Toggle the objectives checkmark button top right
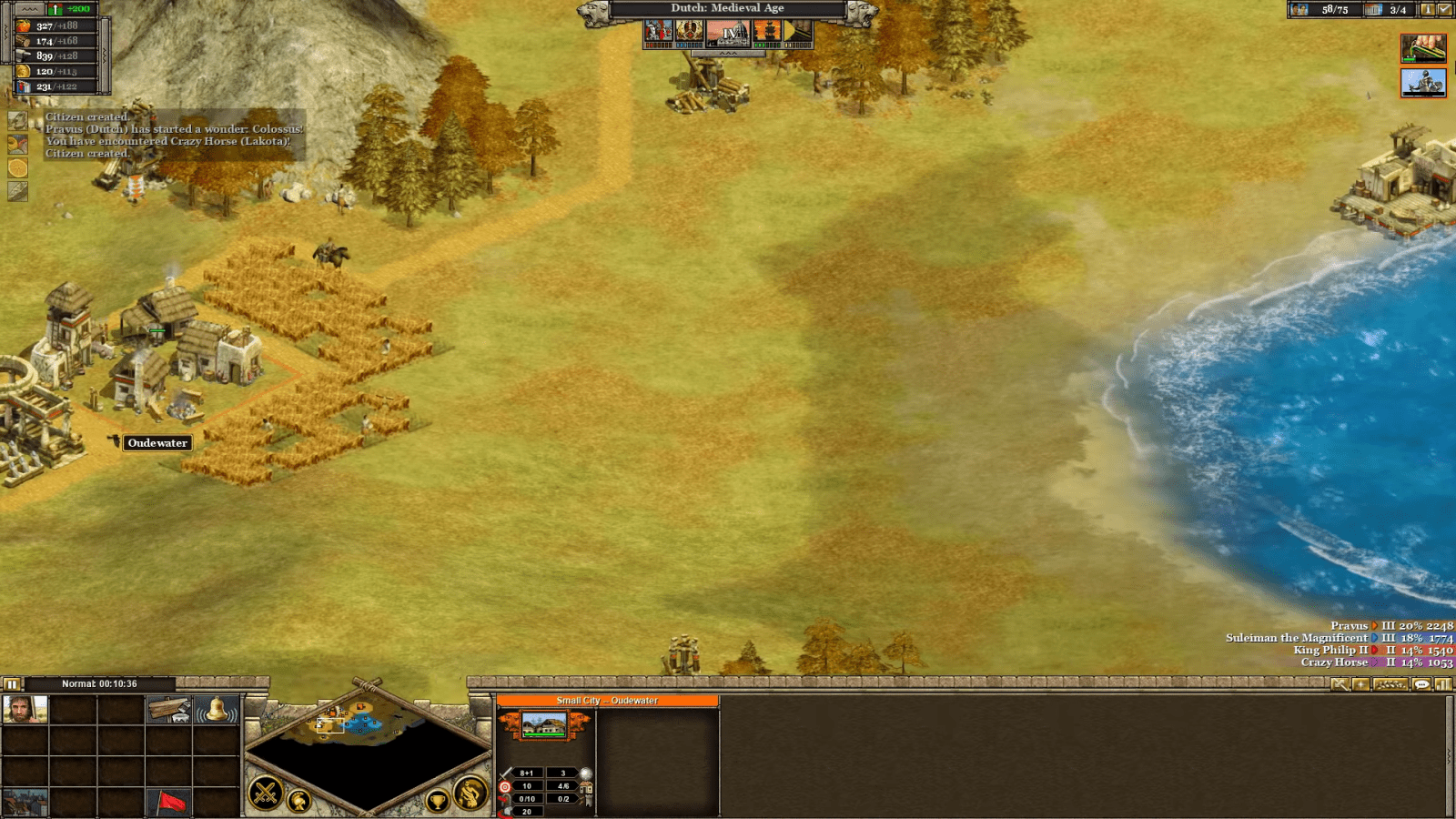The image size is (1456, 819). [x=1445, y=10]
